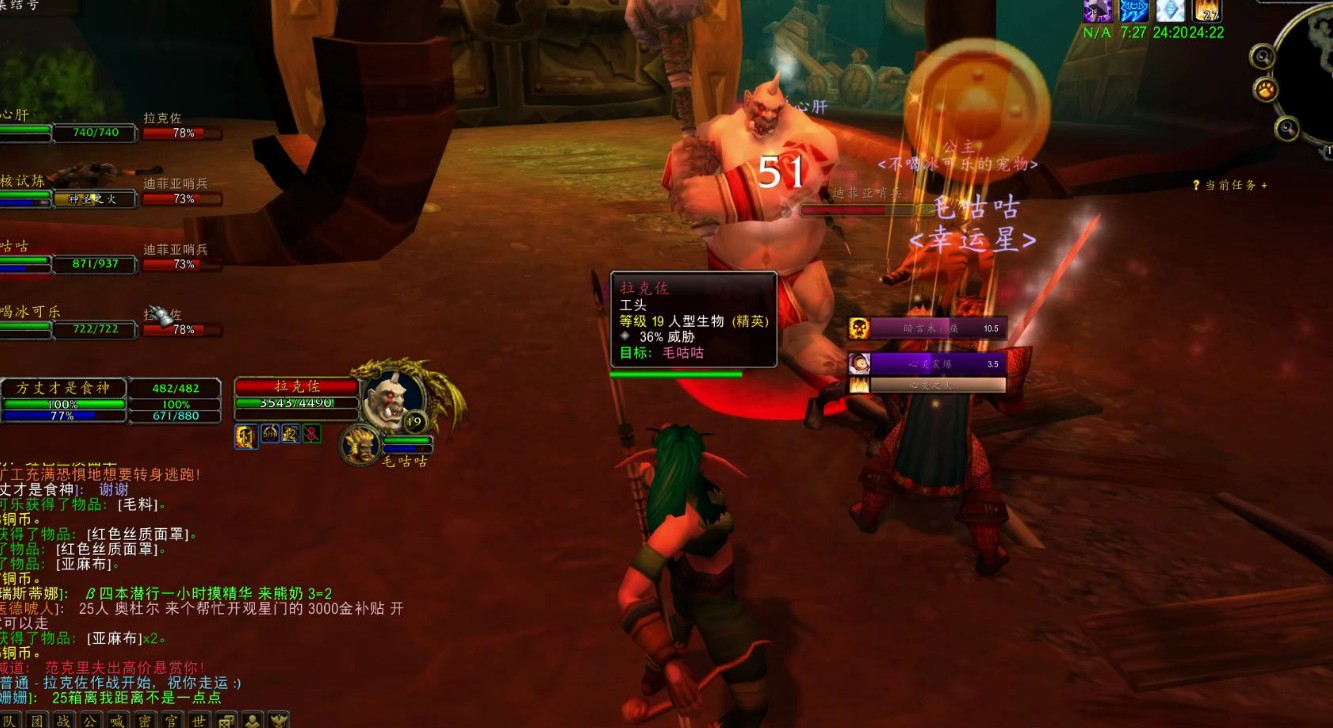Select the 方丈才是食神 player frame
The width and height of the screenshot is (1333, 728).
coord(63,388)
